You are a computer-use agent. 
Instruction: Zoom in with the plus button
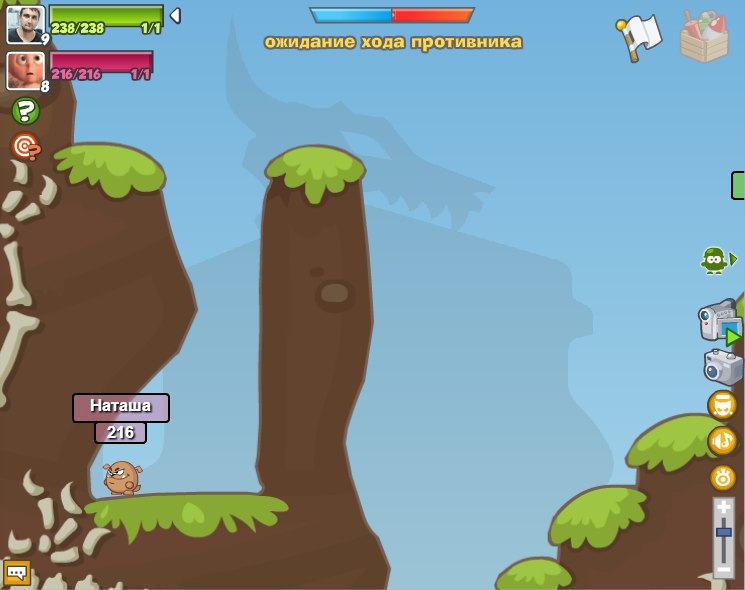(724, 509)
